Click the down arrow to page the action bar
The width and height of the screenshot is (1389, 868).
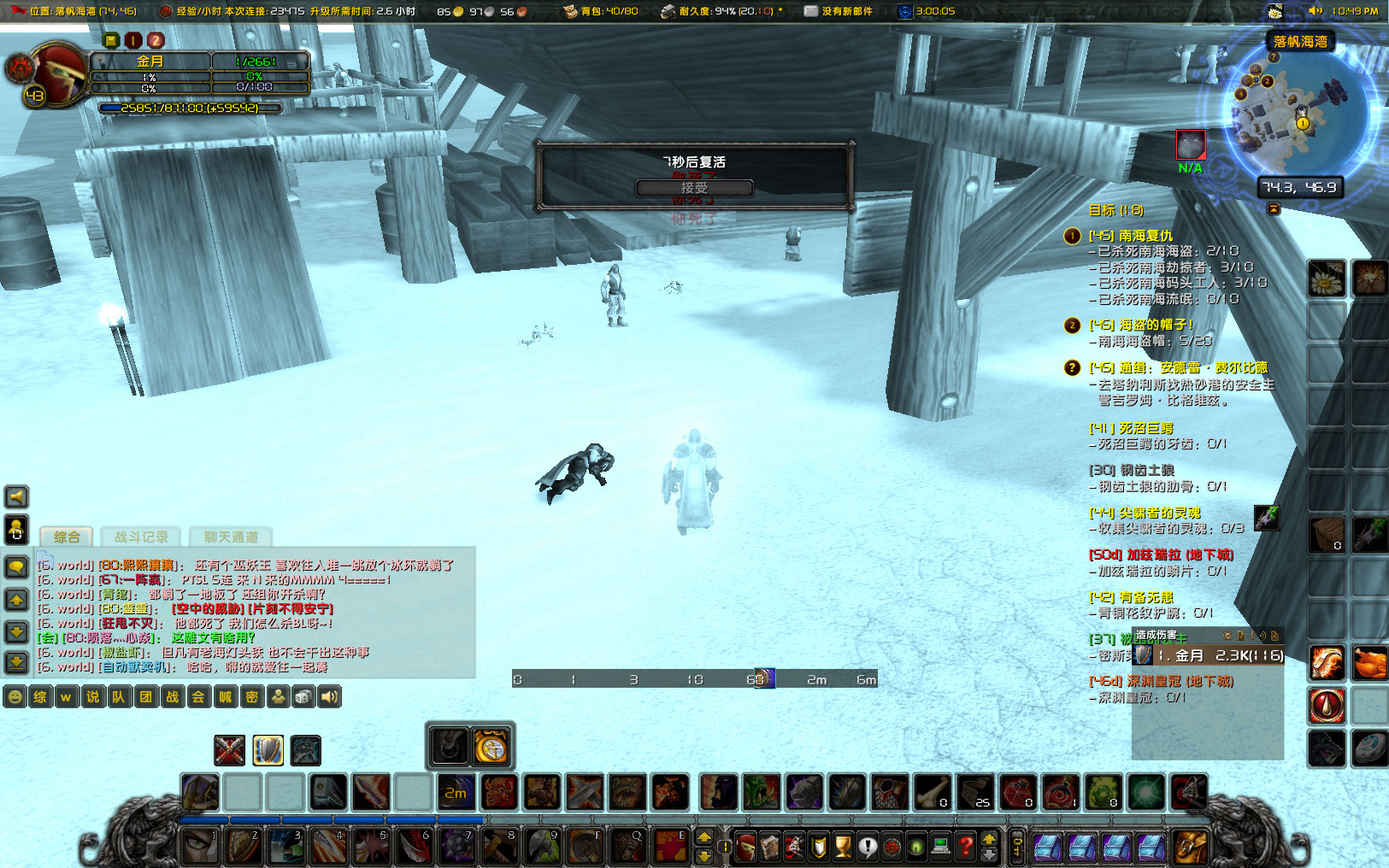pos(989,855)
